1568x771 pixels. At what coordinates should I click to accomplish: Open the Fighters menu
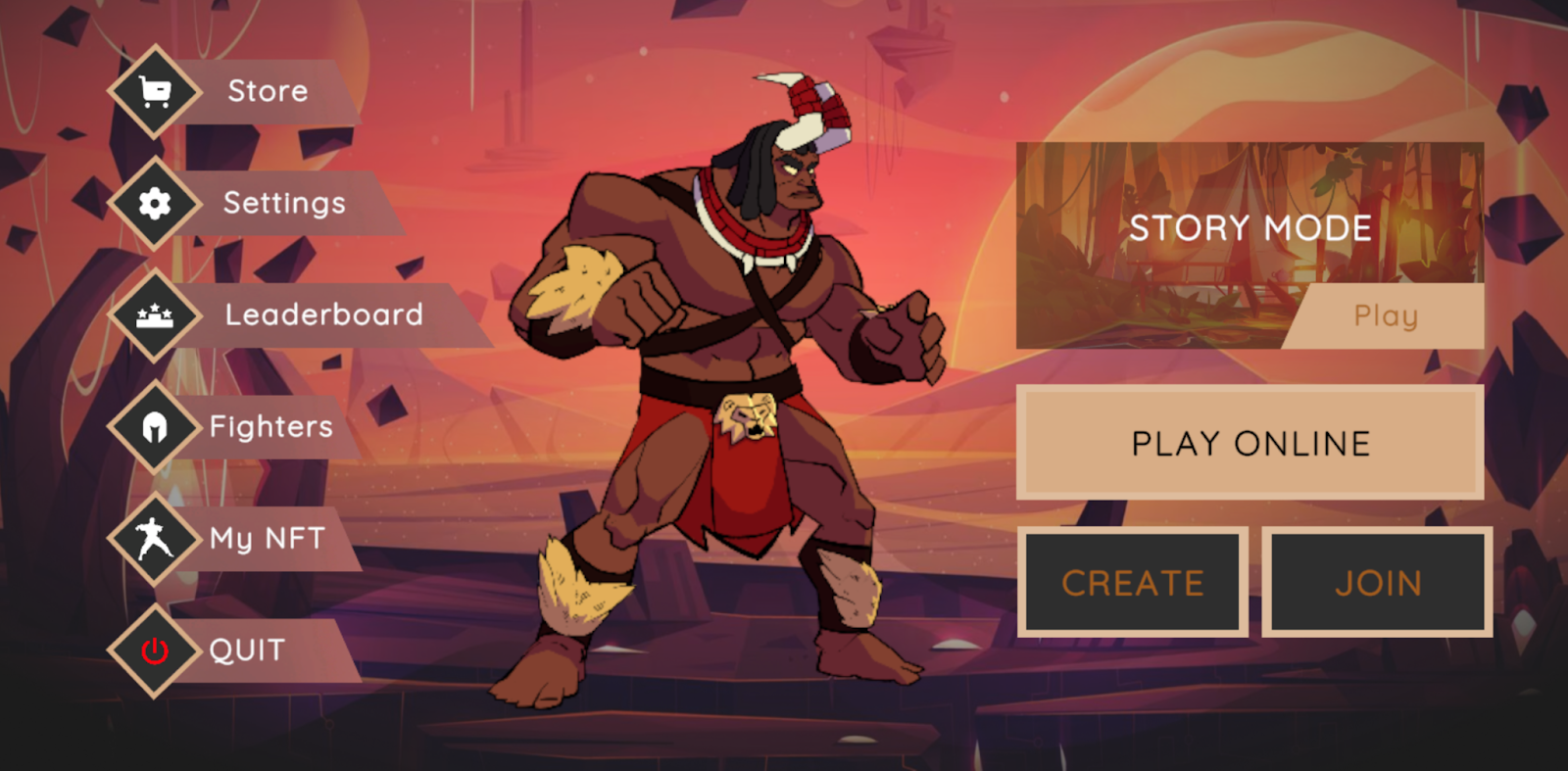click(271, 426)
